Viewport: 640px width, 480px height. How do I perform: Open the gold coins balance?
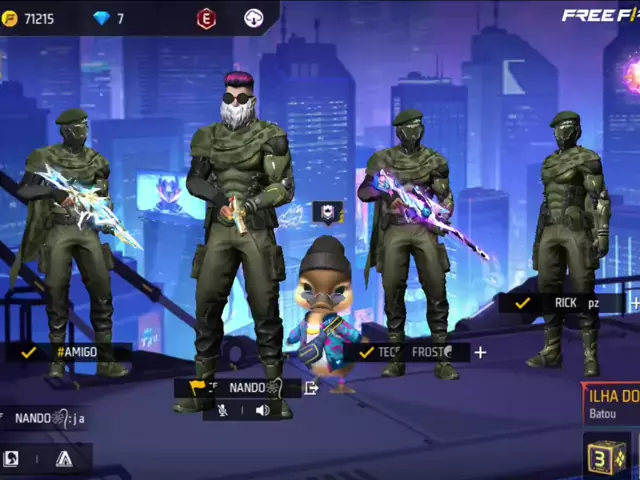(x=30, y=19)
